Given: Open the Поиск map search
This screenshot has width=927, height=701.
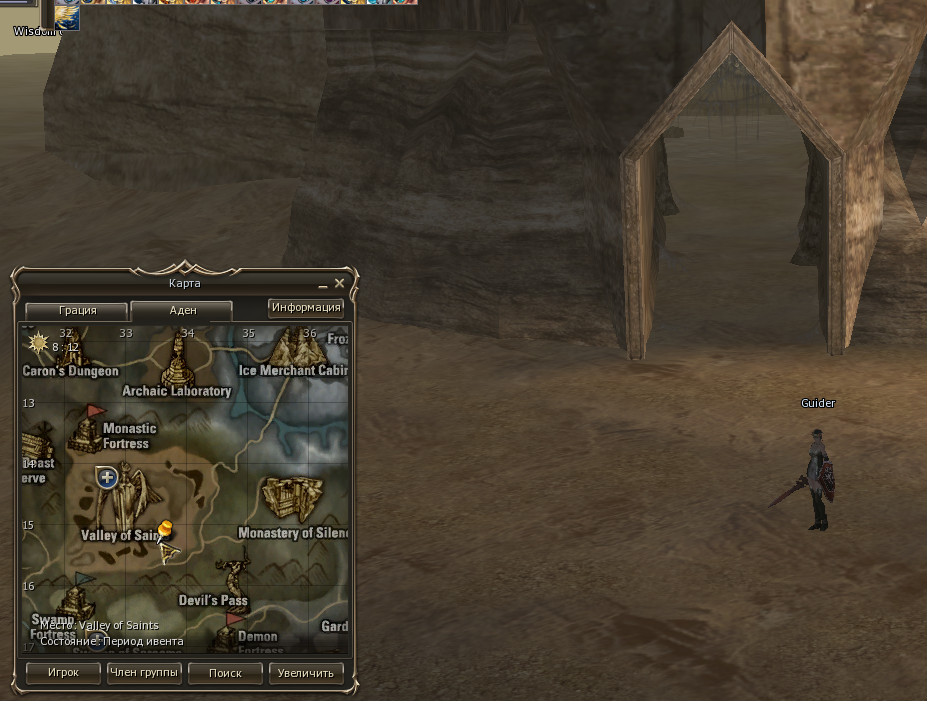Looking at the screenshot, I should pos(225,673).
